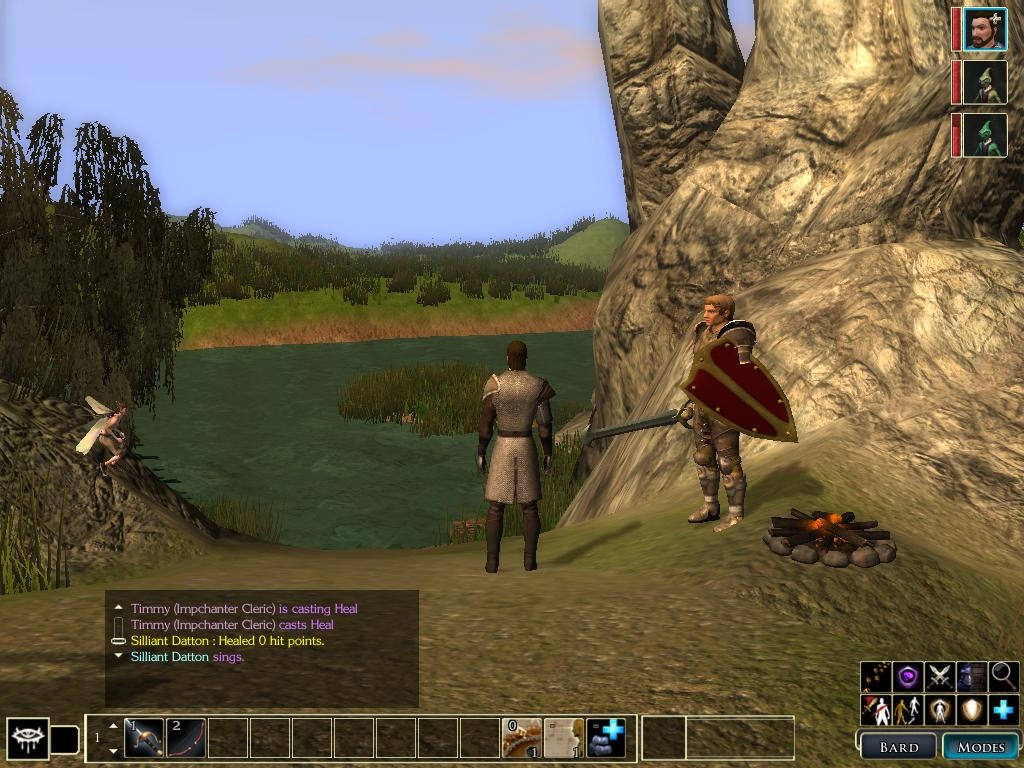The image size is (1024, 768).
Task: Switch hotbar page with the up arrow
Action: tap(112, 725)
